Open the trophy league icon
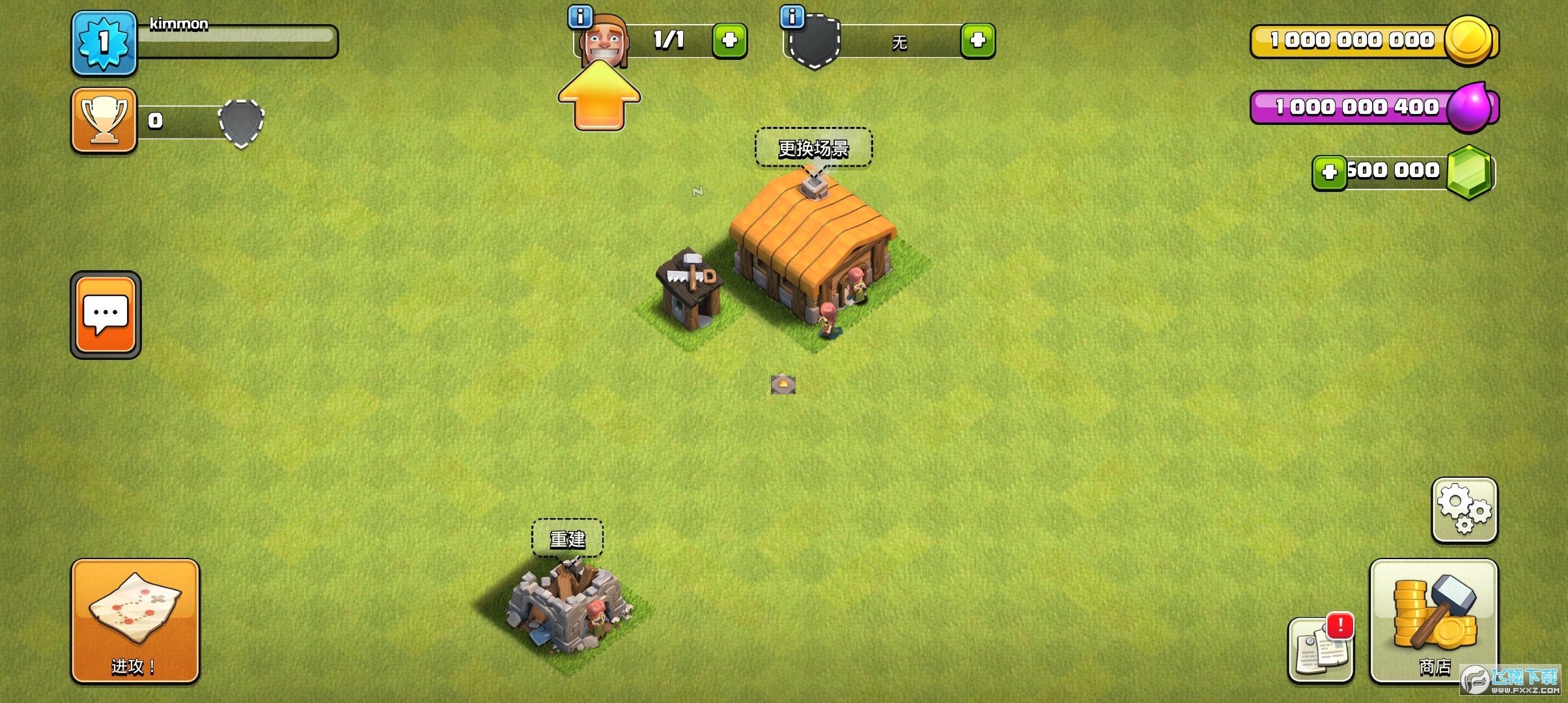 pos(104,121)
